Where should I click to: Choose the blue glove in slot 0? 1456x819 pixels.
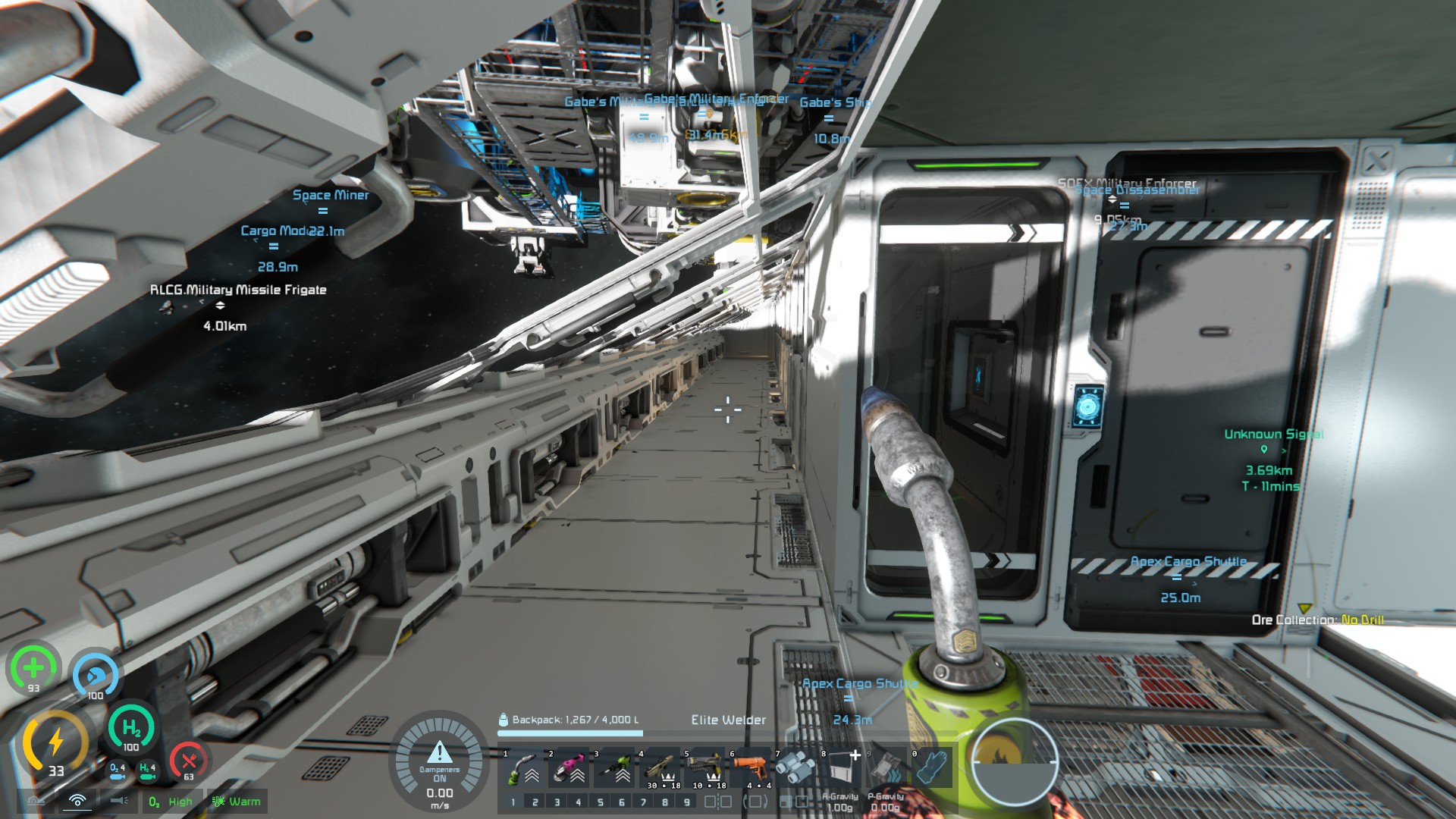(x=931, y=768)
